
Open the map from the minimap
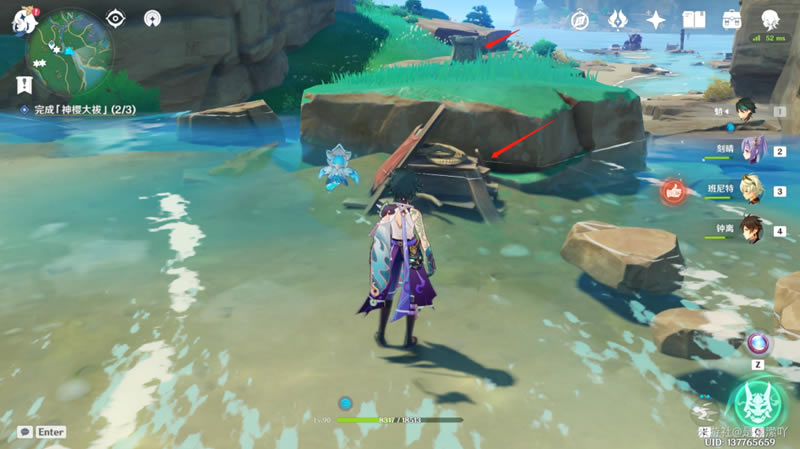pos(67,49)
